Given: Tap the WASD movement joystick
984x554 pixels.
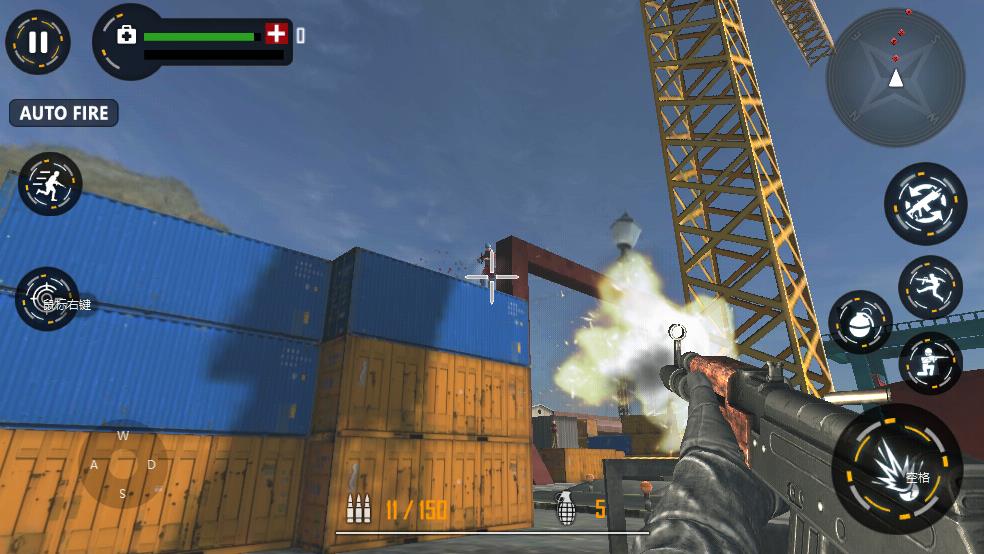Looking at the screenshot, I should (124, 464).
